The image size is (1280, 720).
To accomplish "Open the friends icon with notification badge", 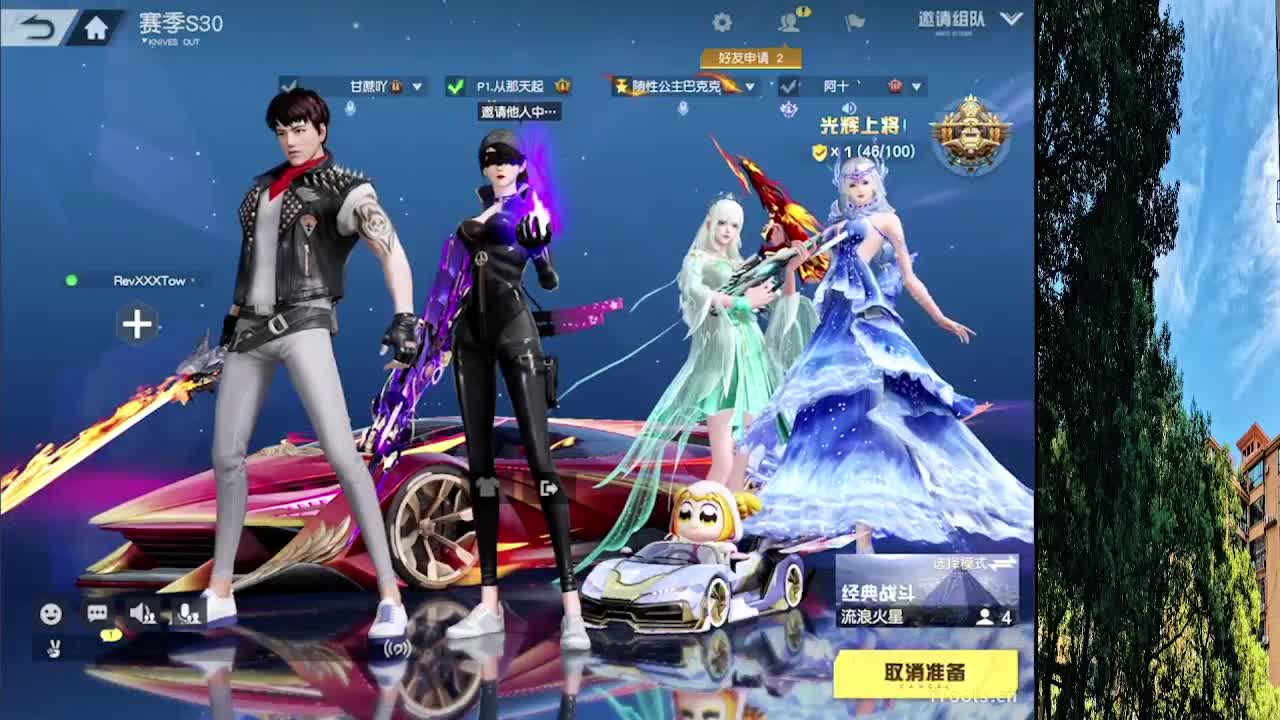I will (790, 22).
